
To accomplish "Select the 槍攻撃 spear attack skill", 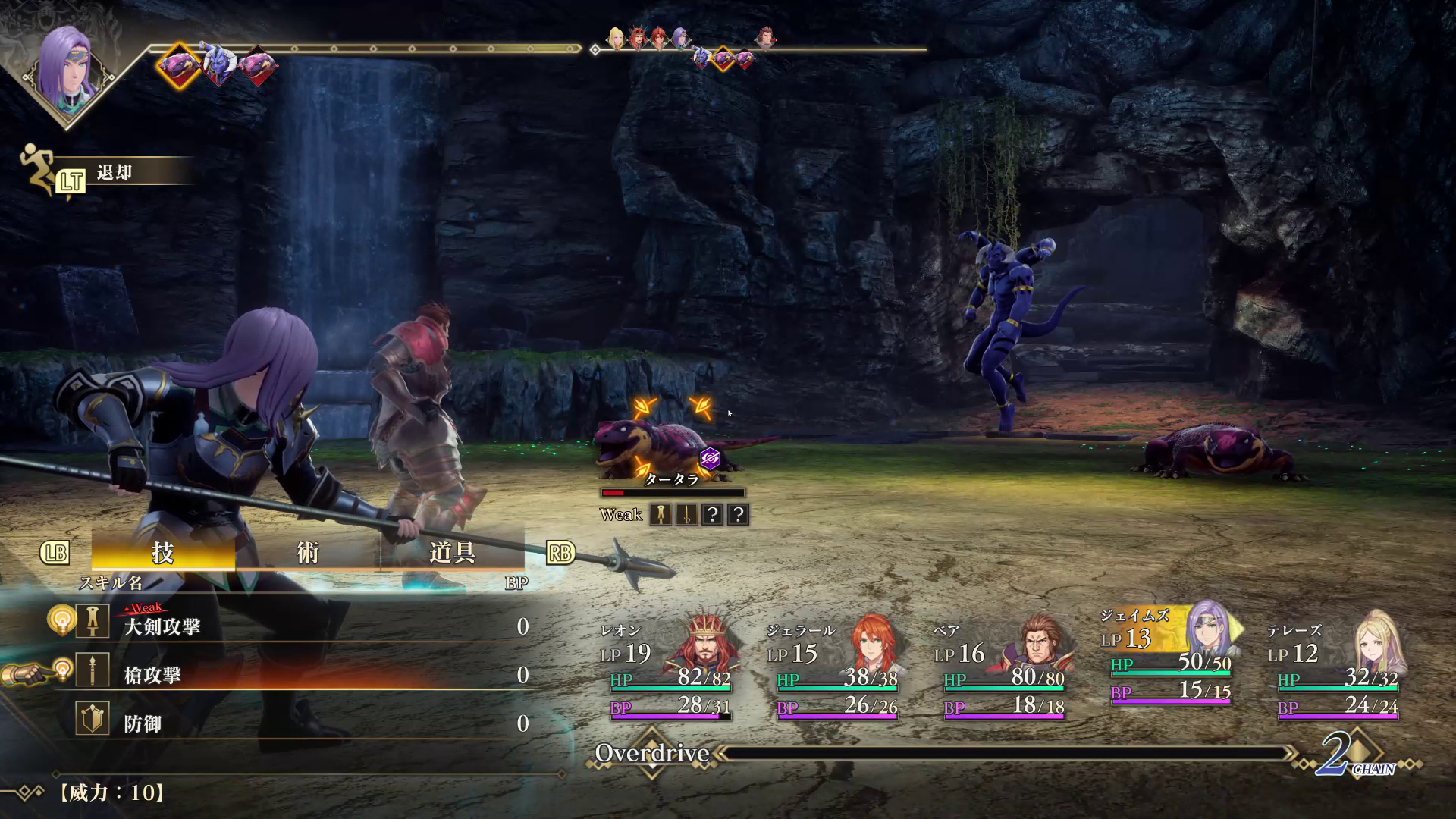I will [152, 675].
